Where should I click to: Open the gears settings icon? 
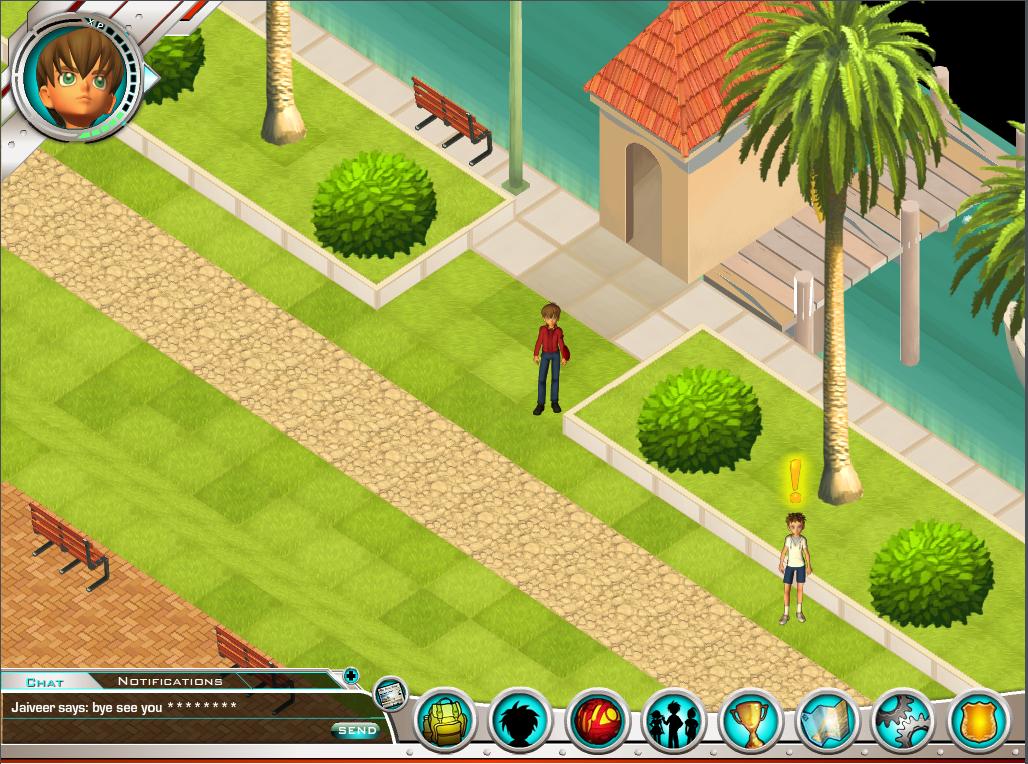pos(902,719)
